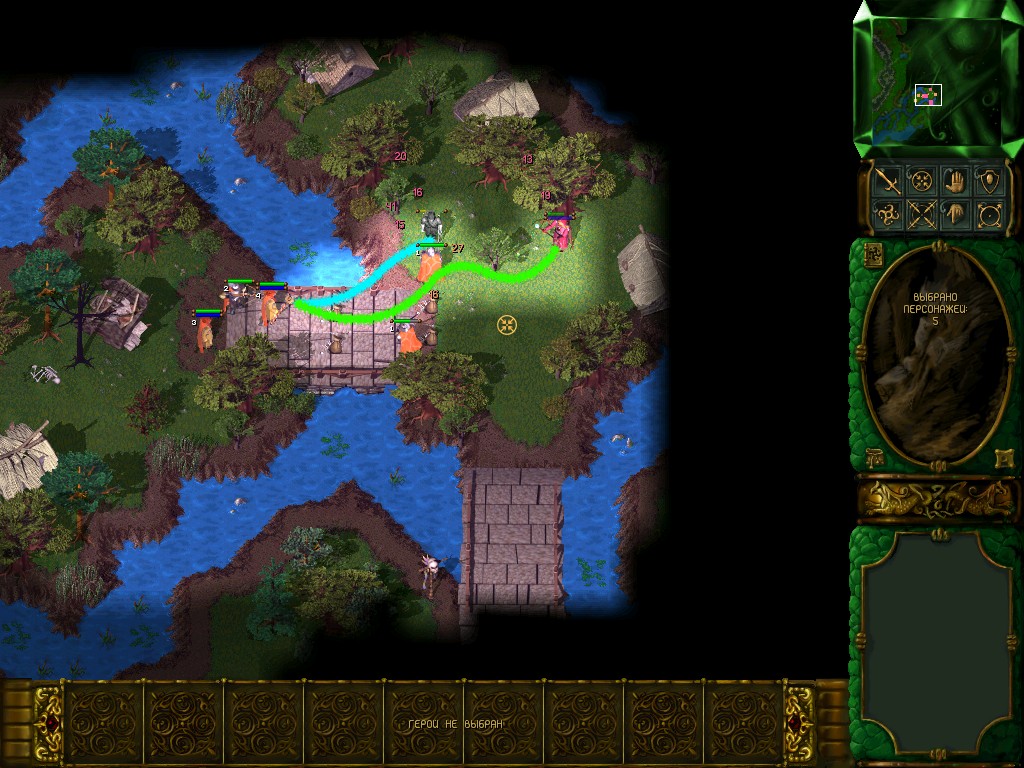This screenshot has height=768, width=1024.
Task: Activate the inward-arrows gather command icon
Action: point(920,182)
